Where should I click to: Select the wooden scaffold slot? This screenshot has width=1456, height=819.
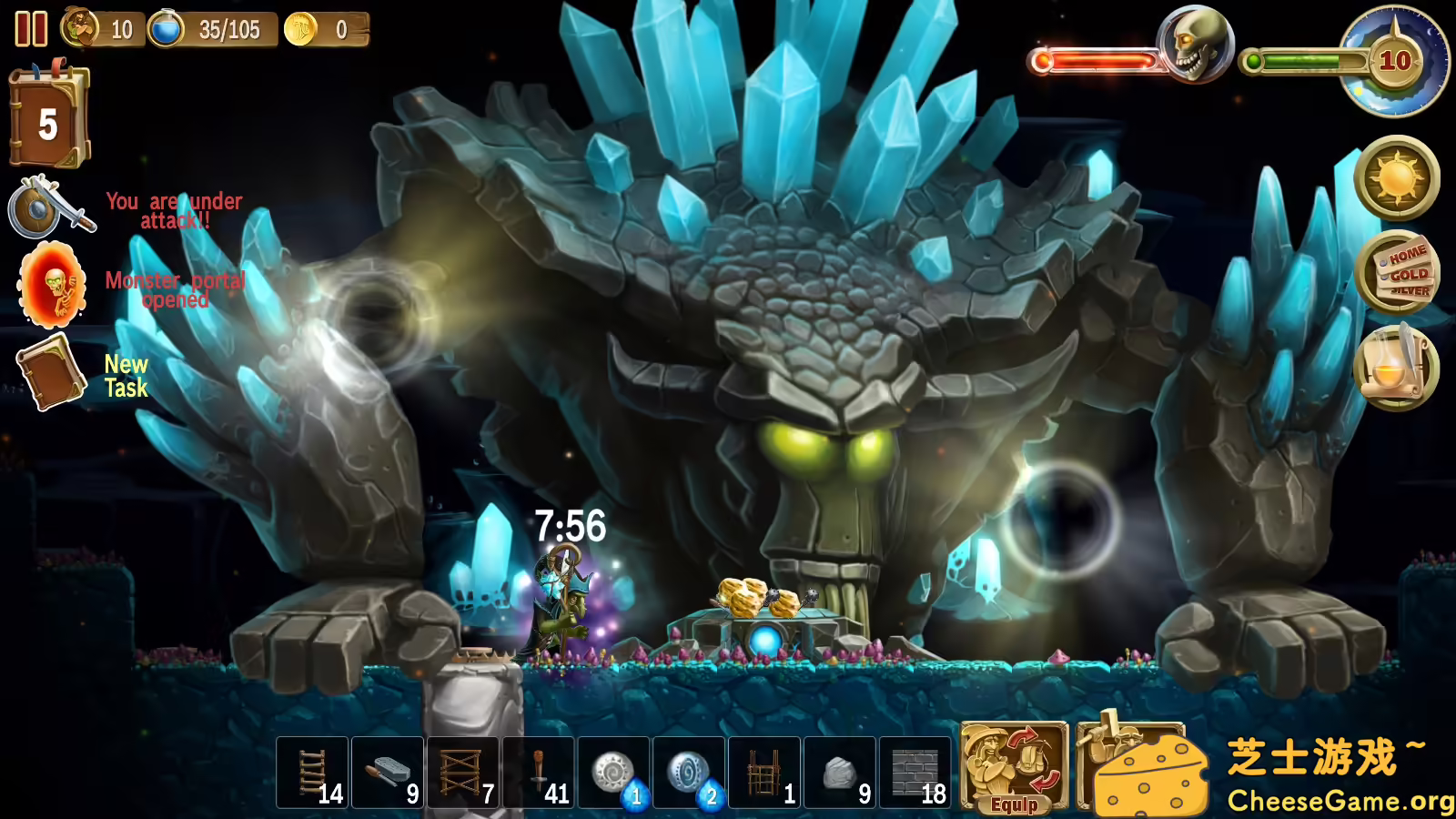pyautogui.click(x=463, y=773)
